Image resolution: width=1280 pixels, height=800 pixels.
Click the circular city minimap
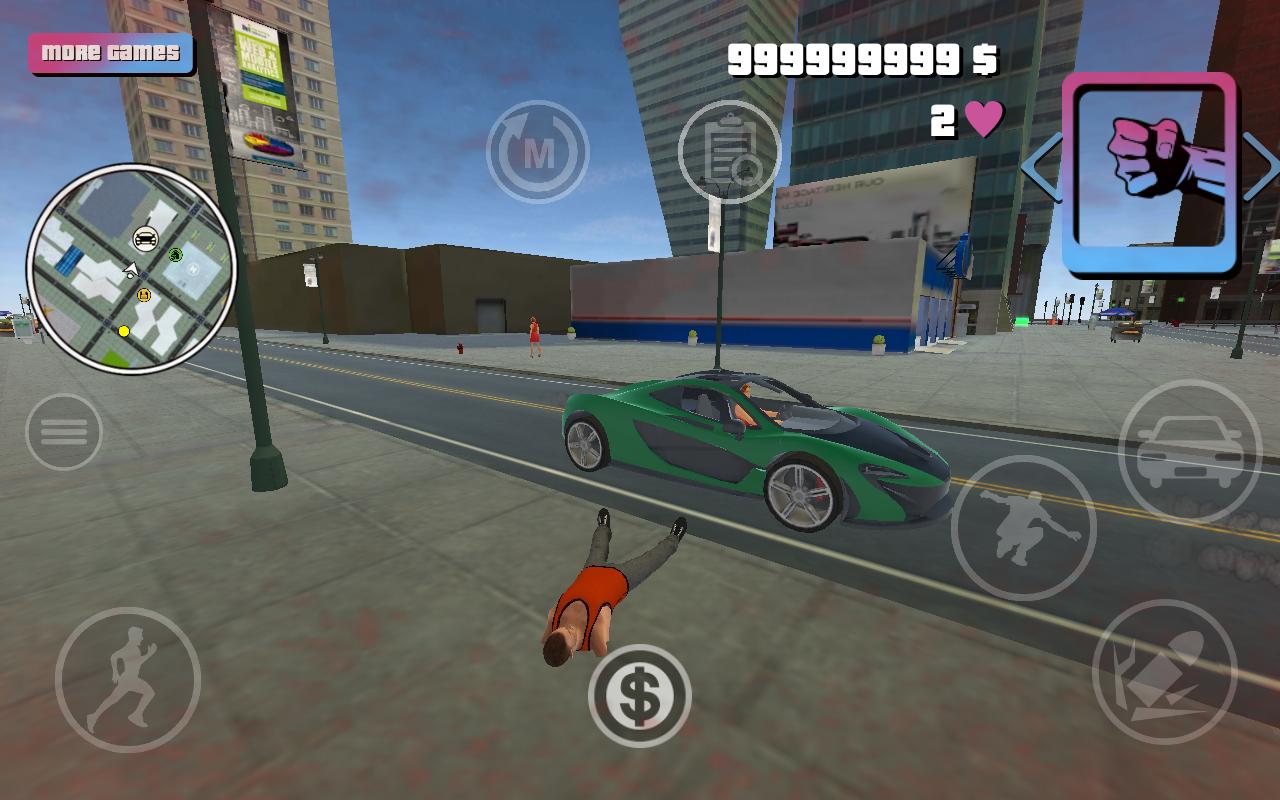click(131, 268)
